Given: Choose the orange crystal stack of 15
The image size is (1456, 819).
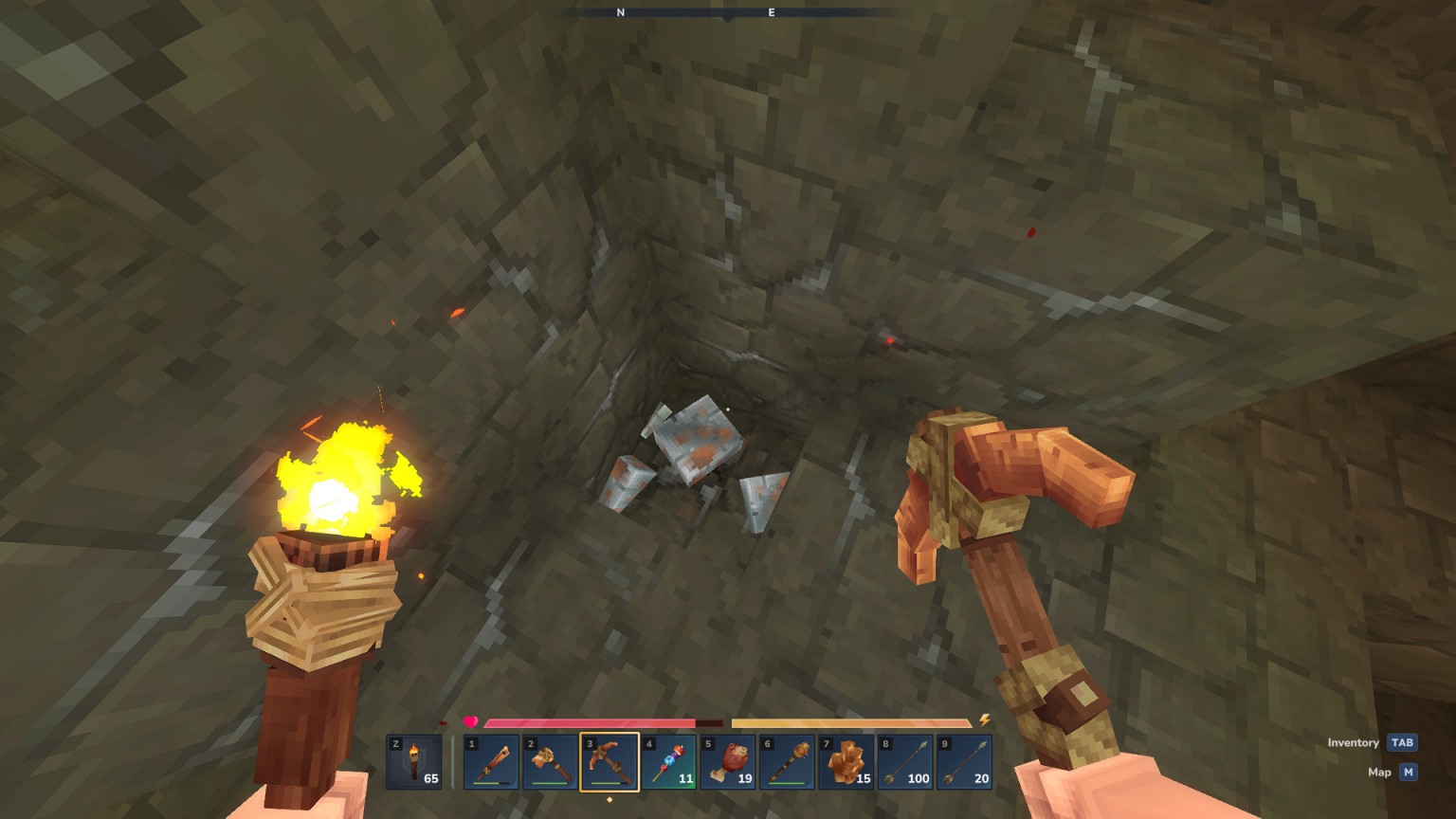Looking at the screenshot, I should click(x=846, y=762).
